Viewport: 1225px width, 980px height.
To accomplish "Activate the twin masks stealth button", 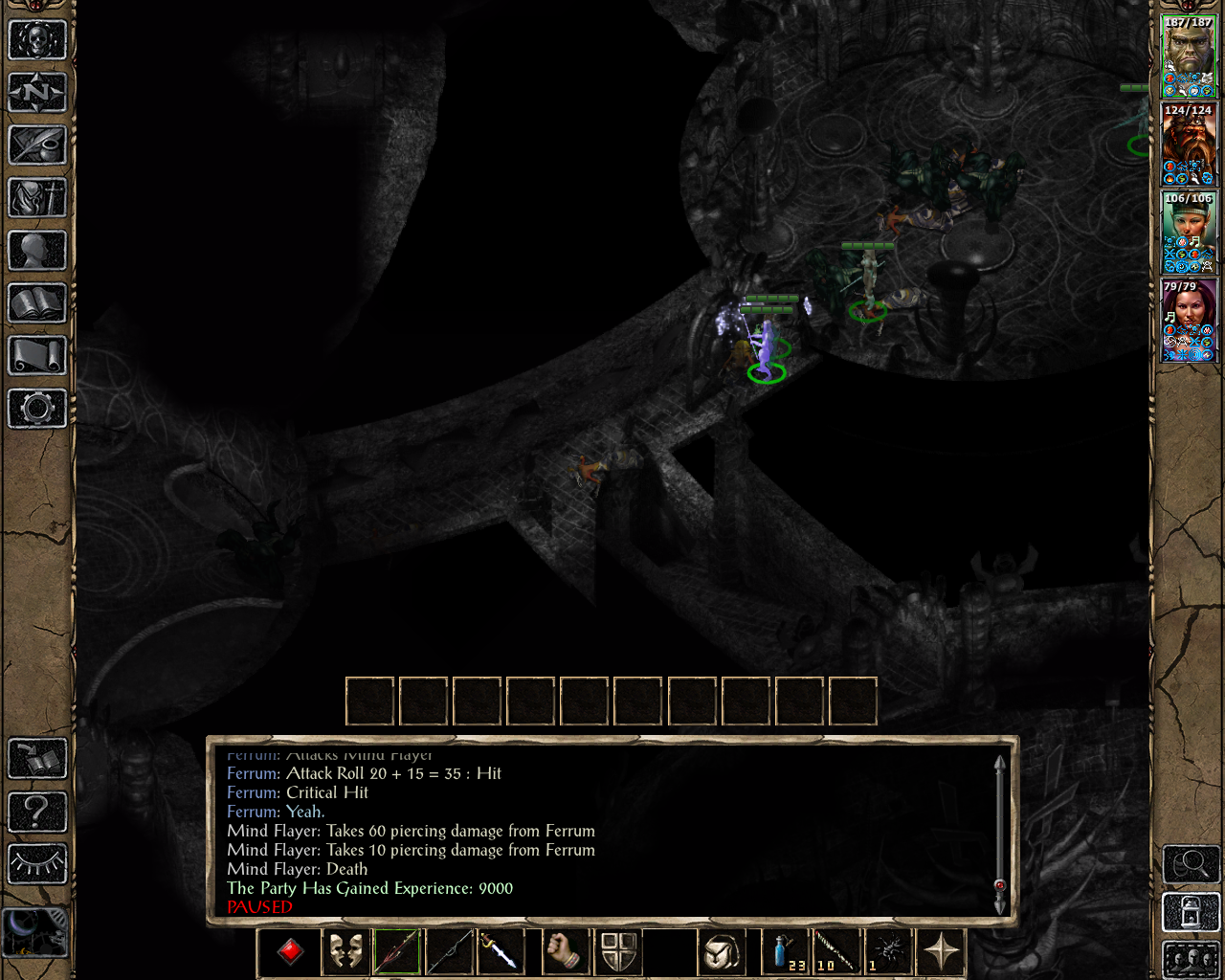I will coord(345,951).
